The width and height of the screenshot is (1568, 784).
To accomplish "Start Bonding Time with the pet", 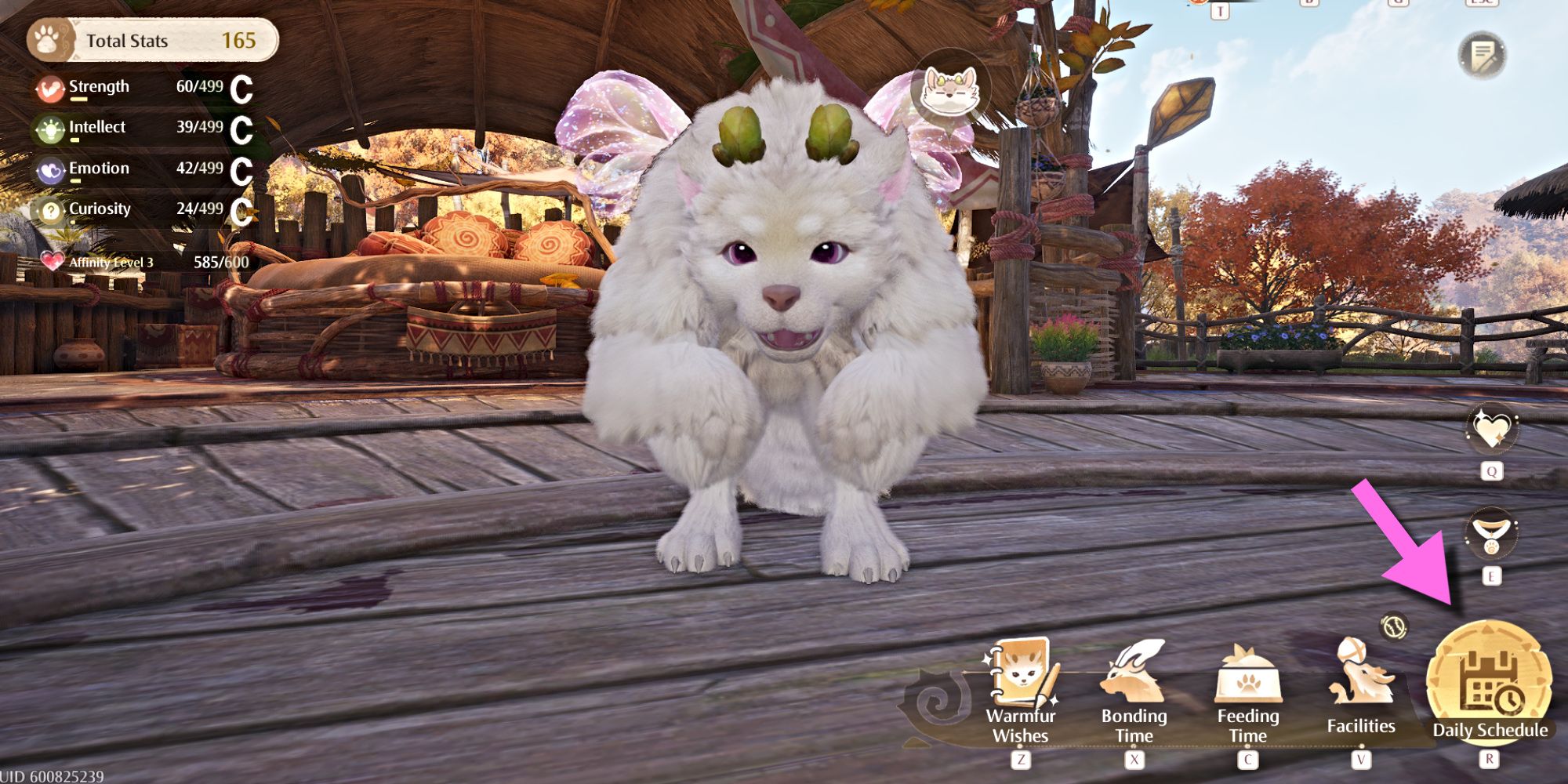I will point(1134,690).
